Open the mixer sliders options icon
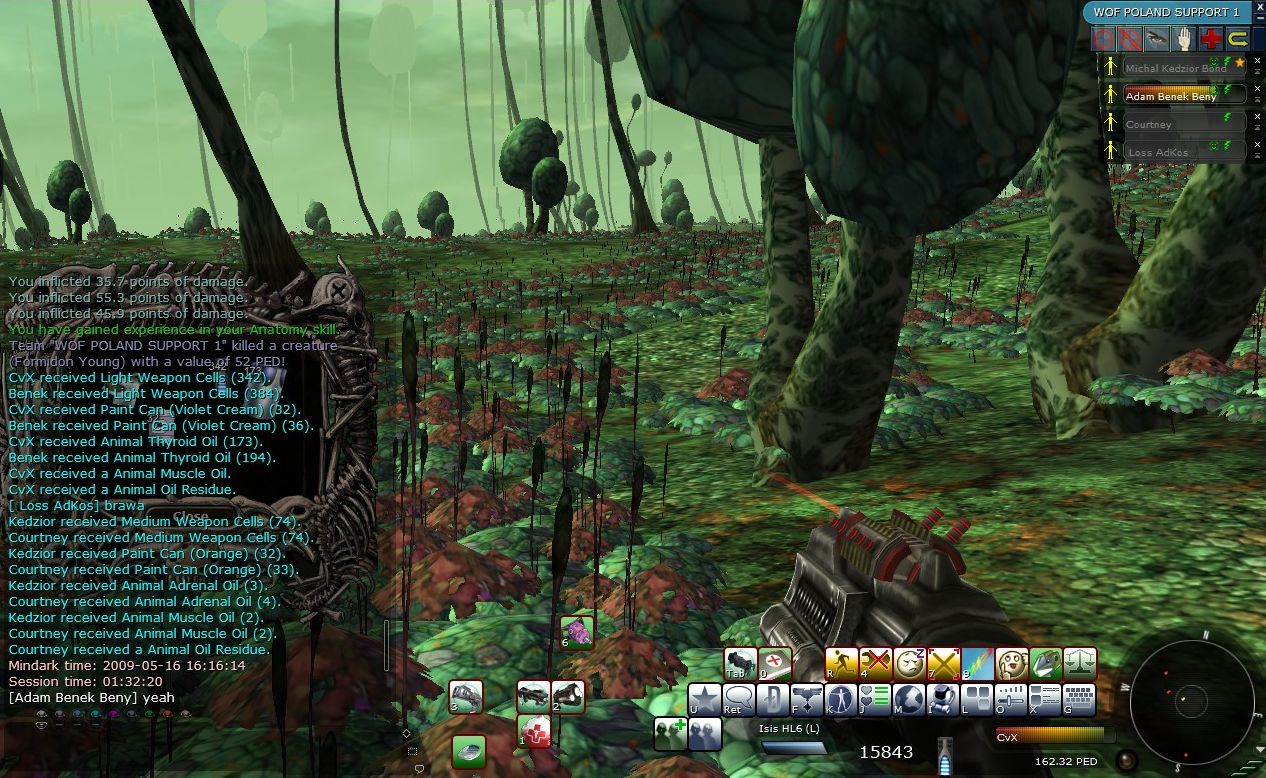The width and height of the screenshot is (1266, 778). [x=1011, y=699]
